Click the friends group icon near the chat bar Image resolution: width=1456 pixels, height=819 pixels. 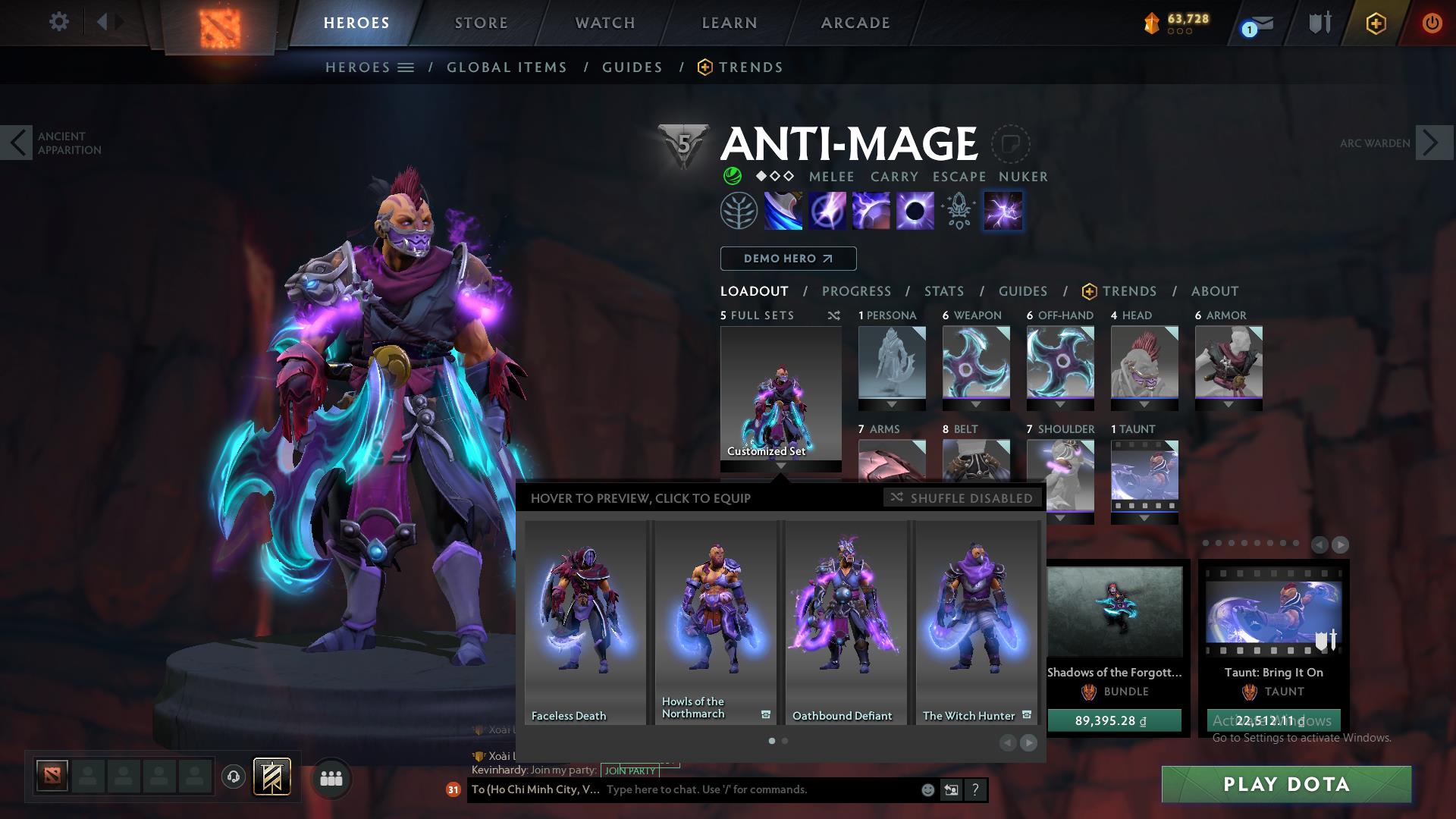click(x=331, y=778)
